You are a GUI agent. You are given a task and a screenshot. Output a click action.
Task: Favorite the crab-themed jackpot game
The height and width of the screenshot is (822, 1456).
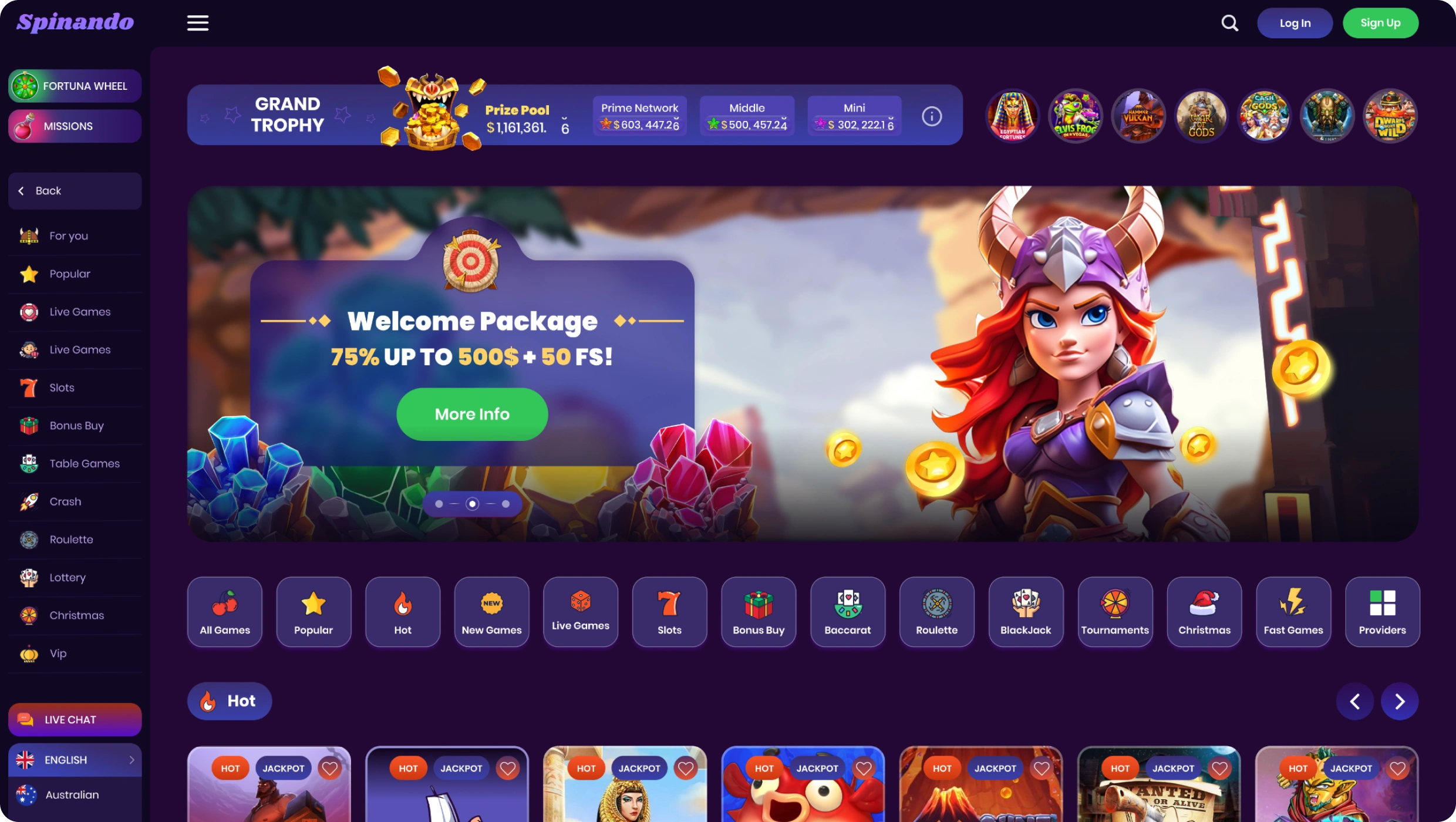[x=864, y=767]
